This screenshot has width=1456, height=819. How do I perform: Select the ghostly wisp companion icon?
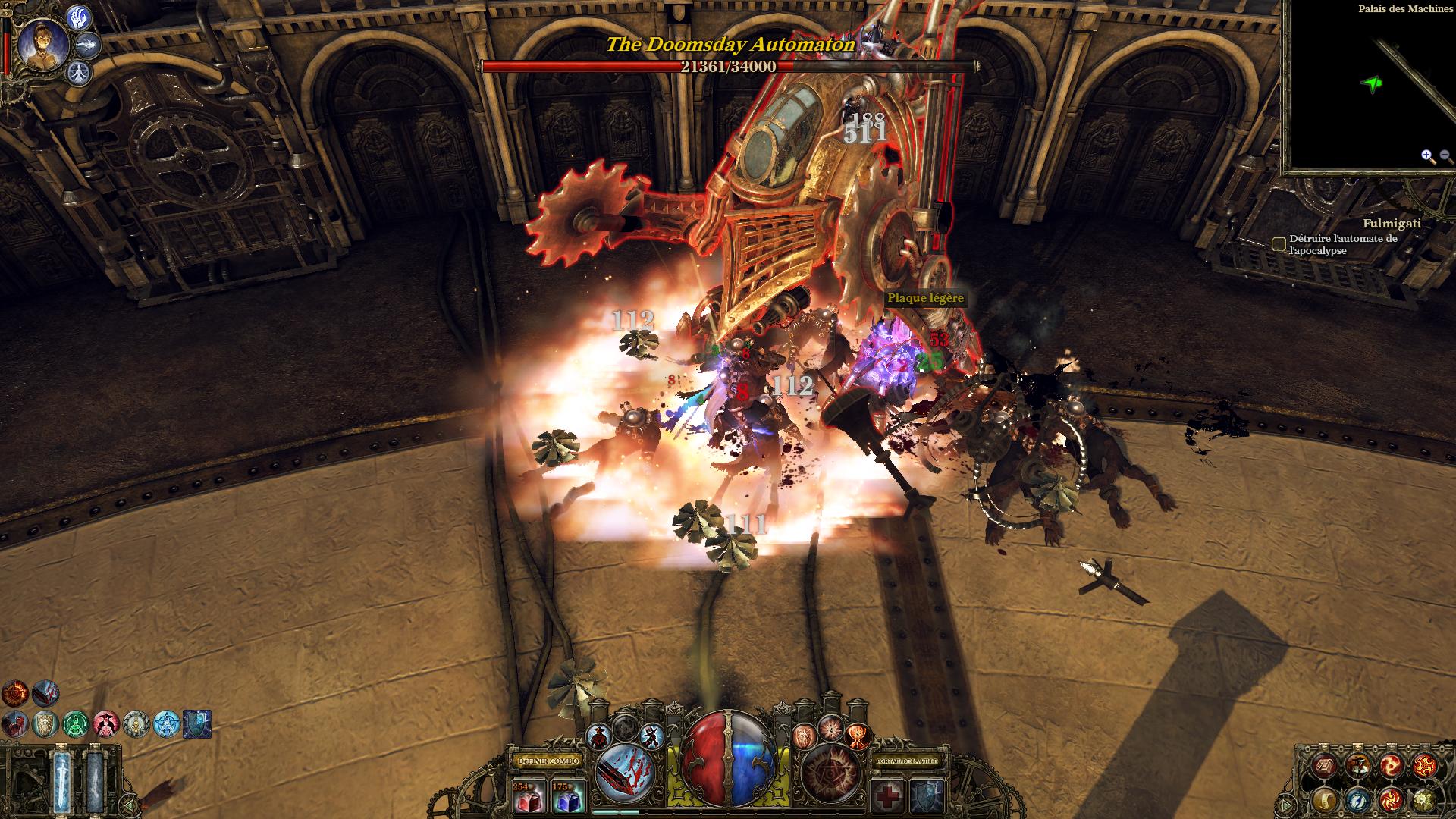(89, 45)
